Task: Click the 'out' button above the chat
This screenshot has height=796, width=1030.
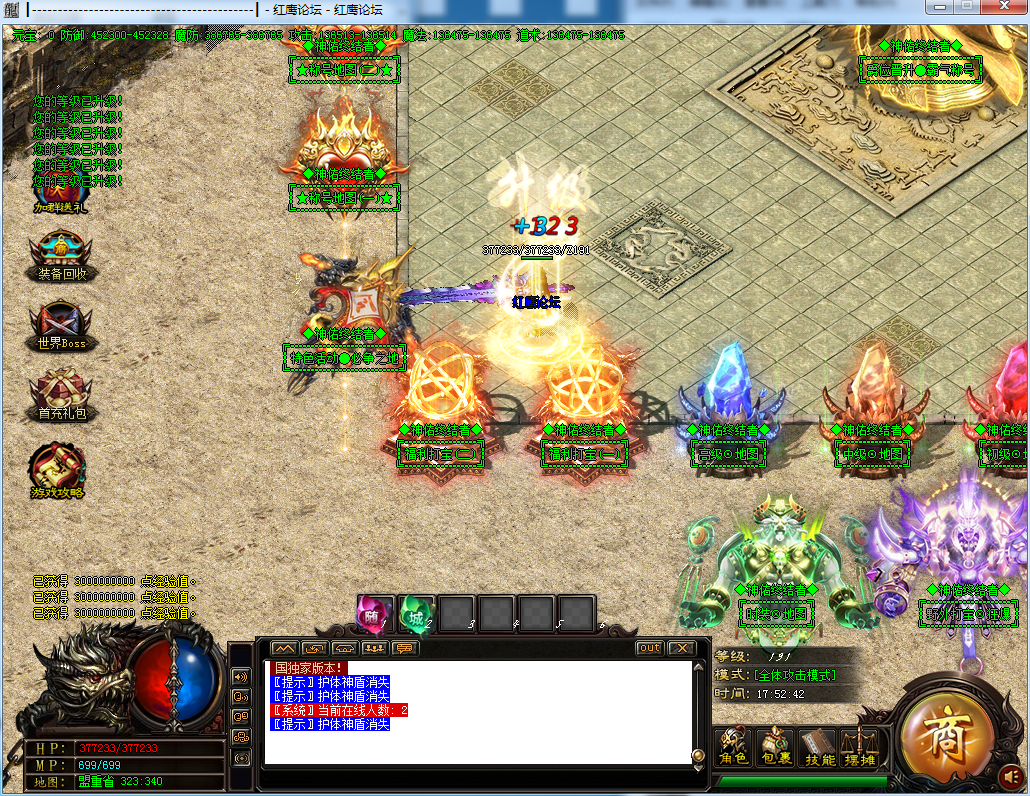Action: (650, 648)
